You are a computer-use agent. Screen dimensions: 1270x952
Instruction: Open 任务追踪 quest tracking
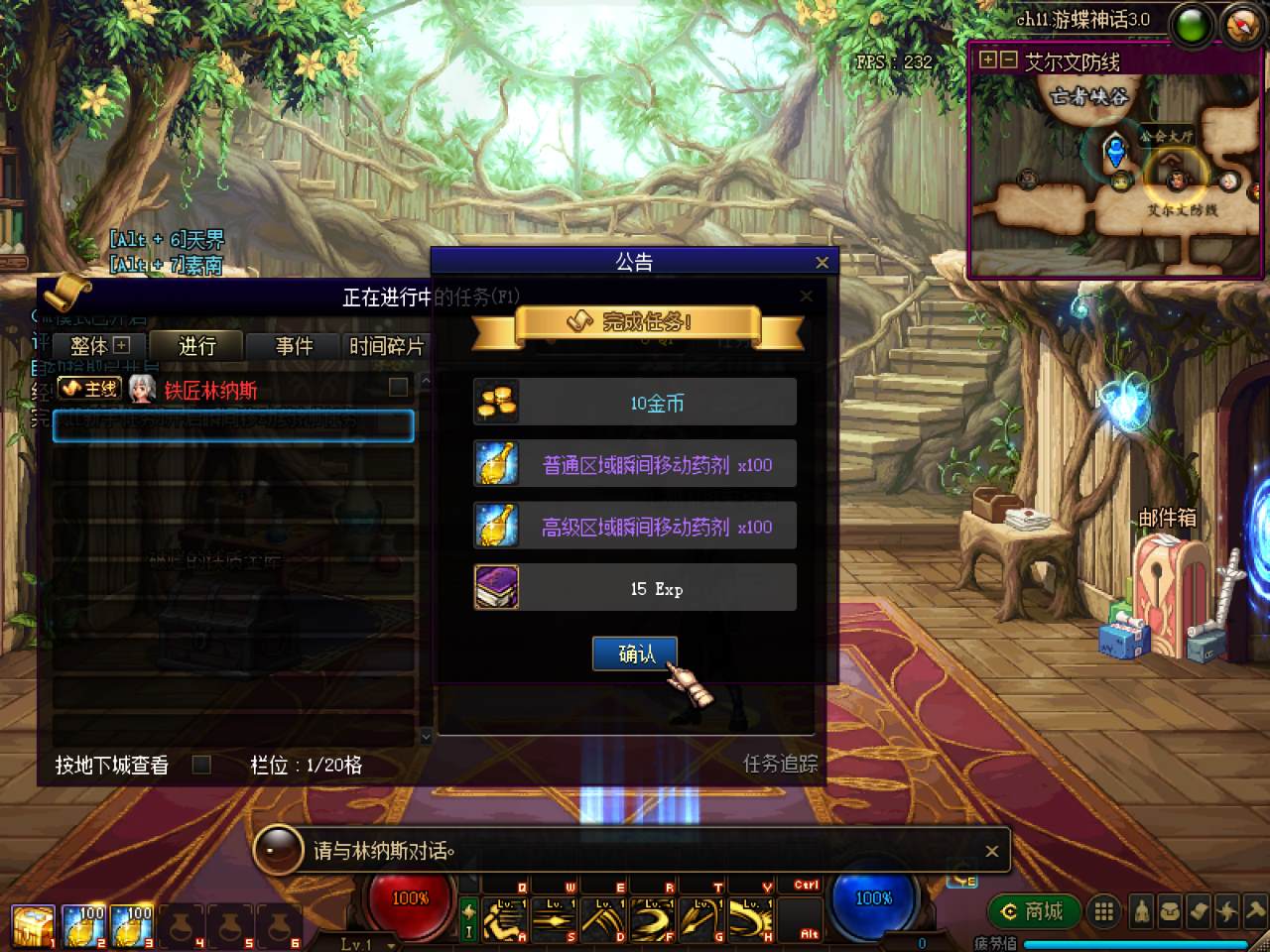pos(780,764)
